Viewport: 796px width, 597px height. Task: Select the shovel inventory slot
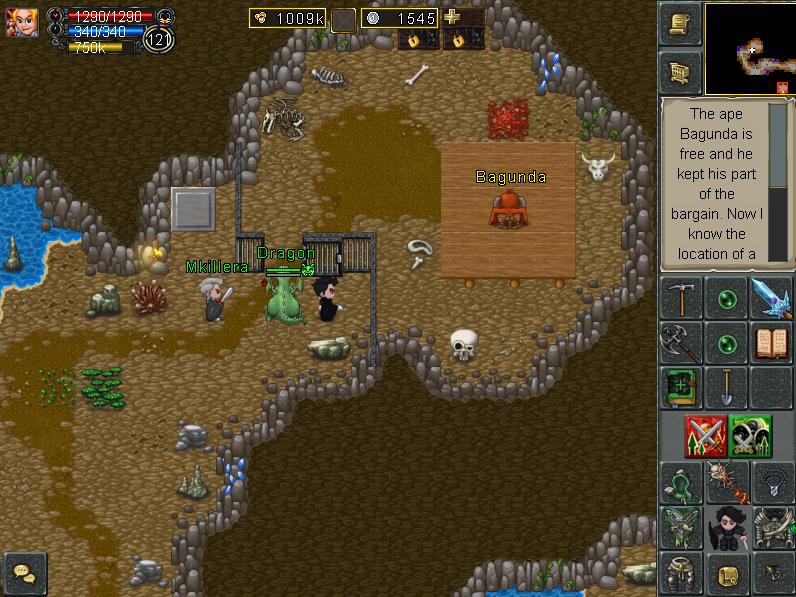tap(726, 388)
